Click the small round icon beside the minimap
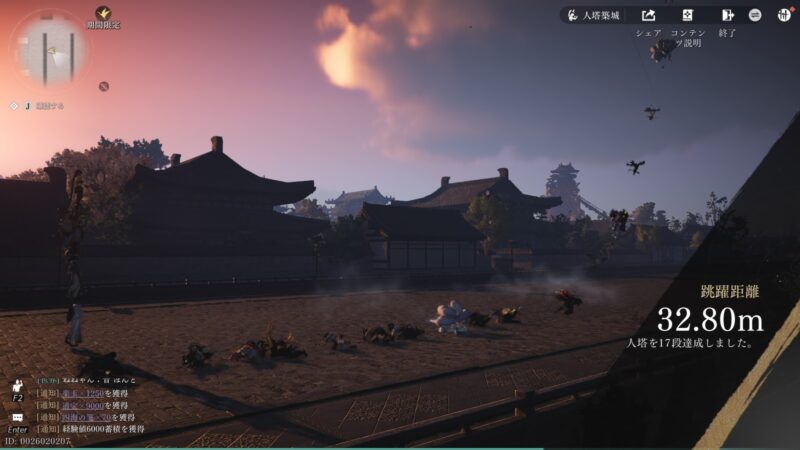This screenshot has width=800, height=450. coord(103,86)
